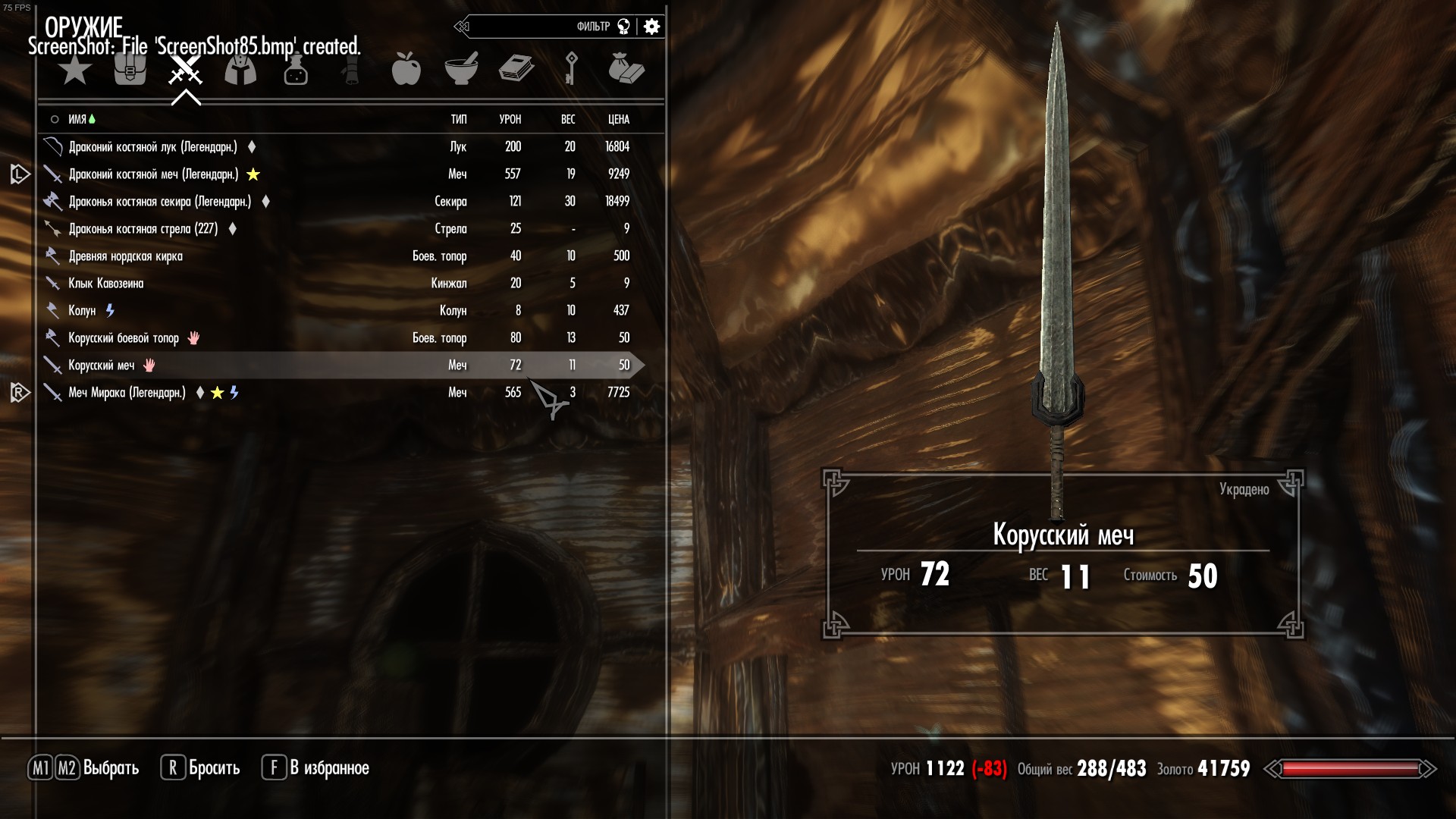Screen dimensions: 1456x819
Task: Switch to the Food apple tab
Action: (x=406, y=70)
